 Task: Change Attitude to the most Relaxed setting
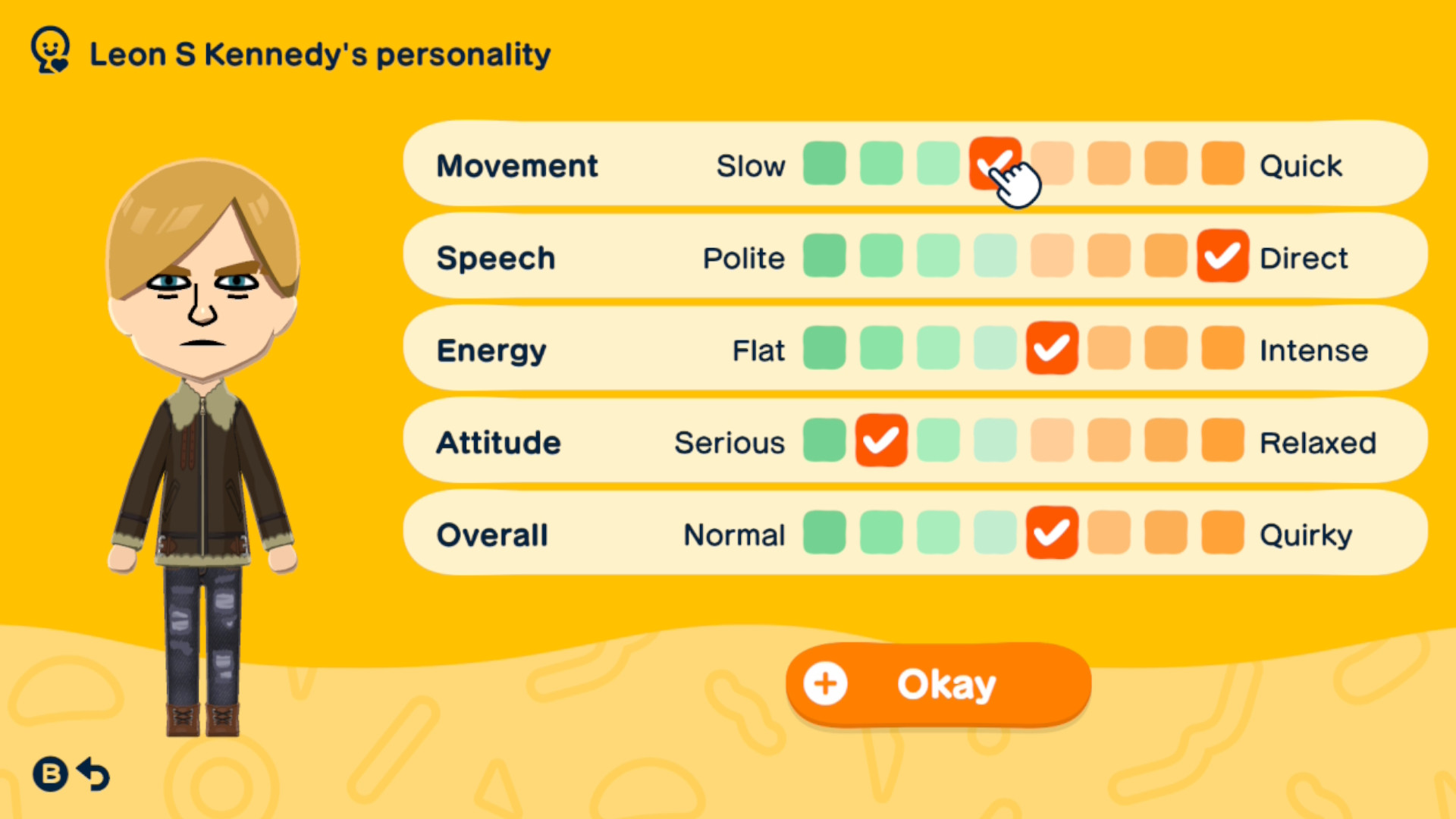coord(1222,441)
